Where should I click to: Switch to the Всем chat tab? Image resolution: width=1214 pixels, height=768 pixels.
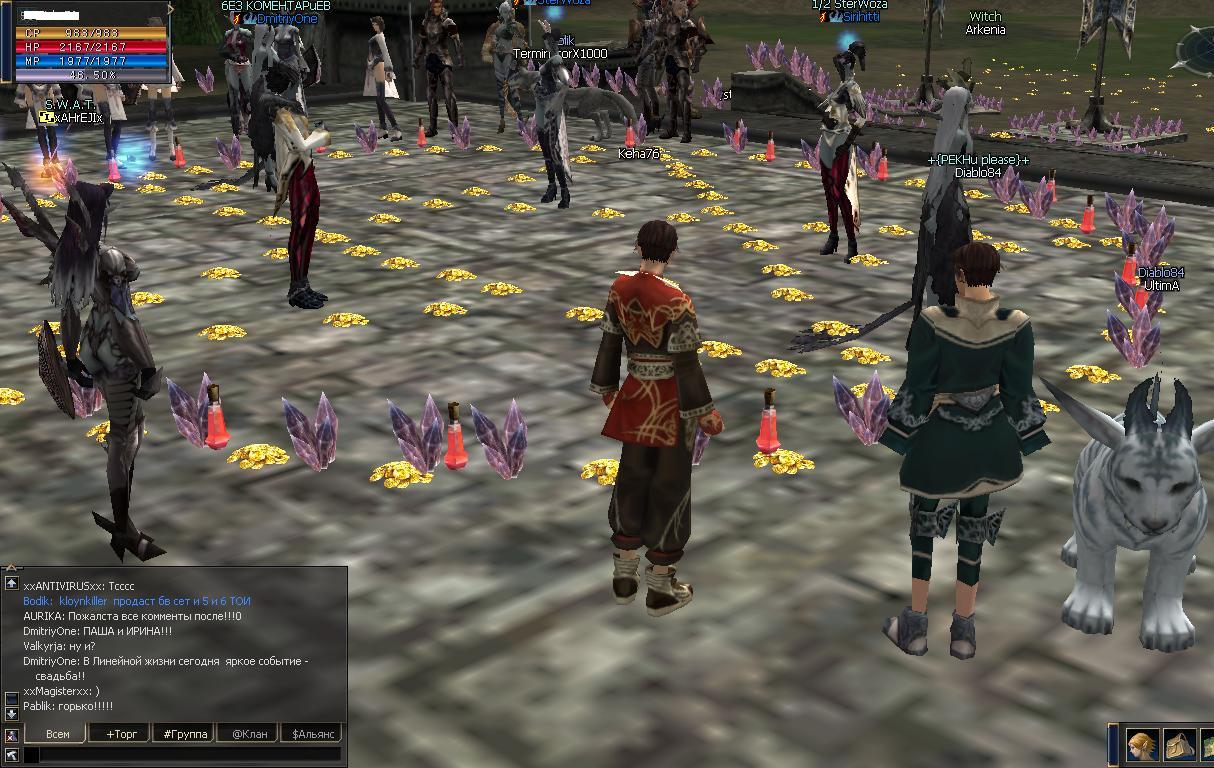[58, 734]
